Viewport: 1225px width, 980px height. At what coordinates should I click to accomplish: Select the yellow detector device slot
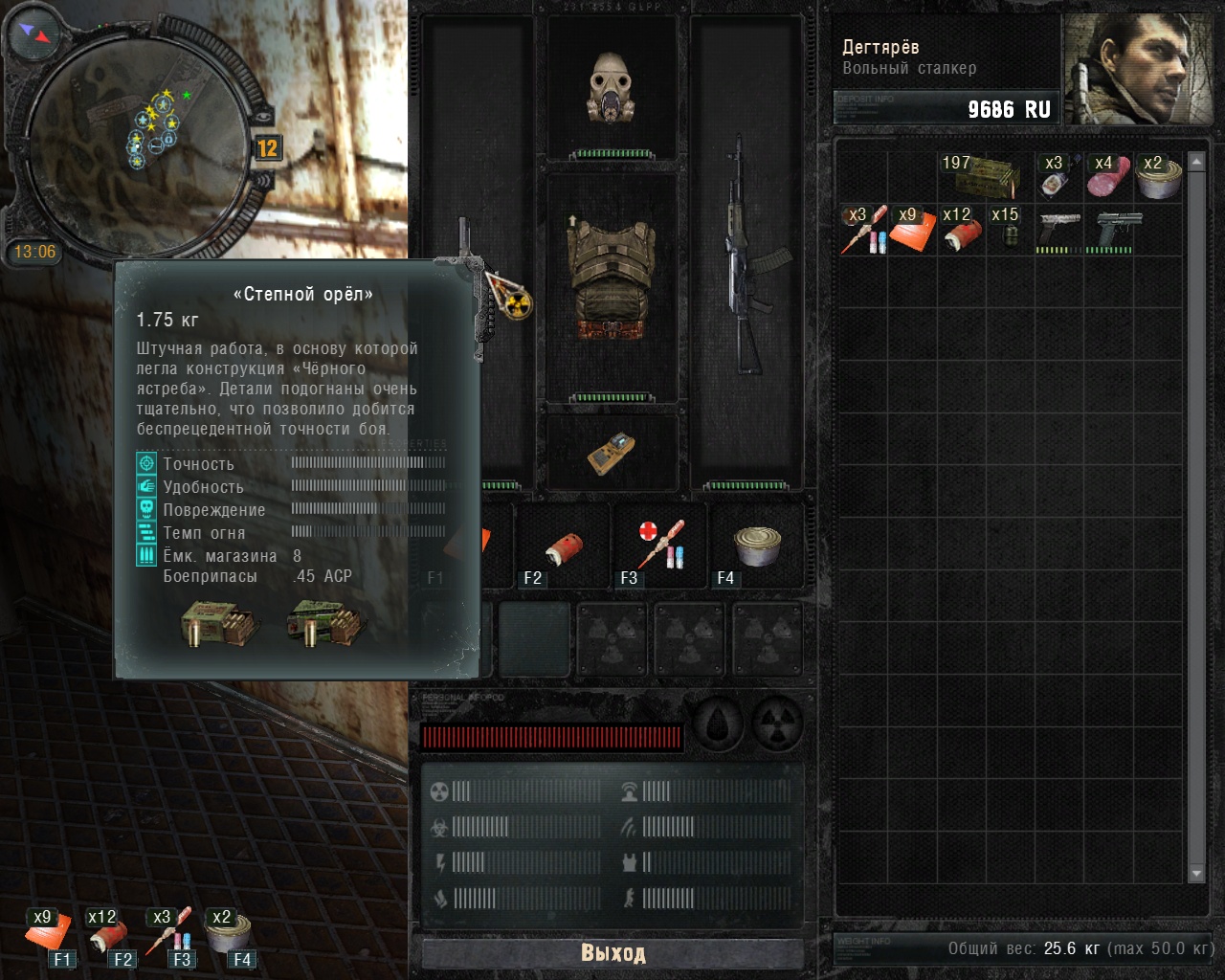click(612, 452)
